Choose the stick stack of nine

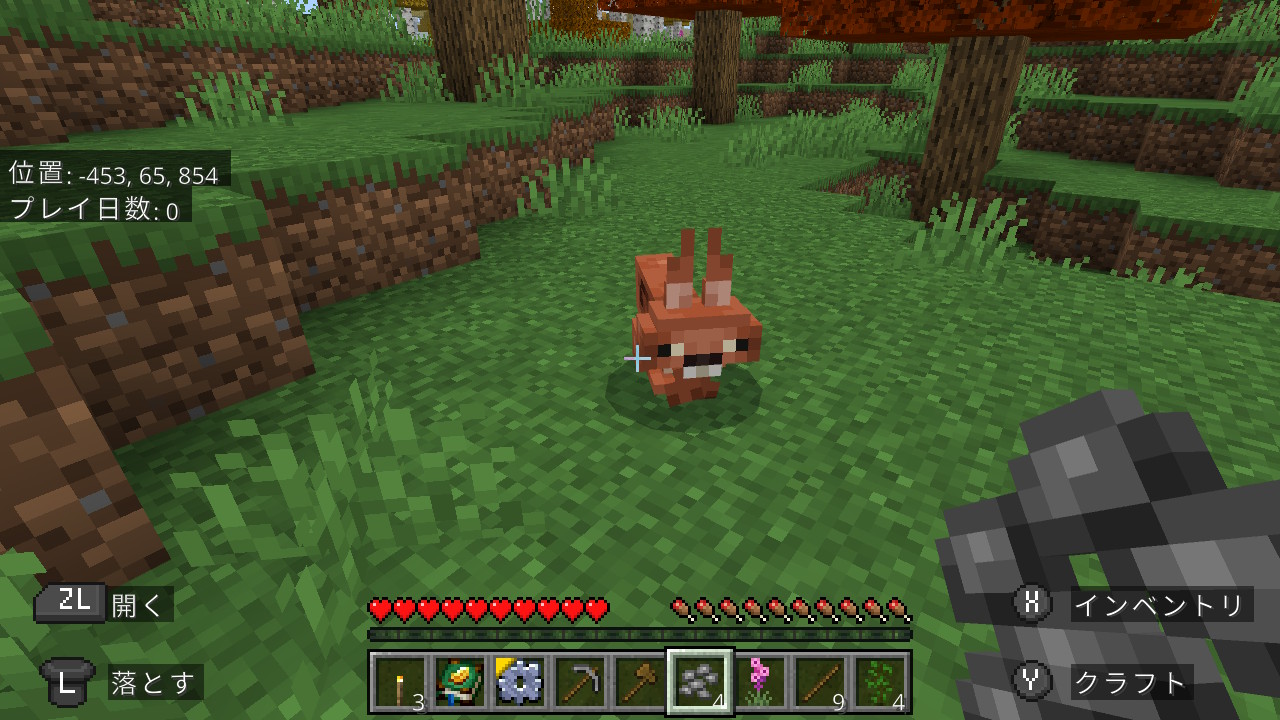tap(820, 682)
